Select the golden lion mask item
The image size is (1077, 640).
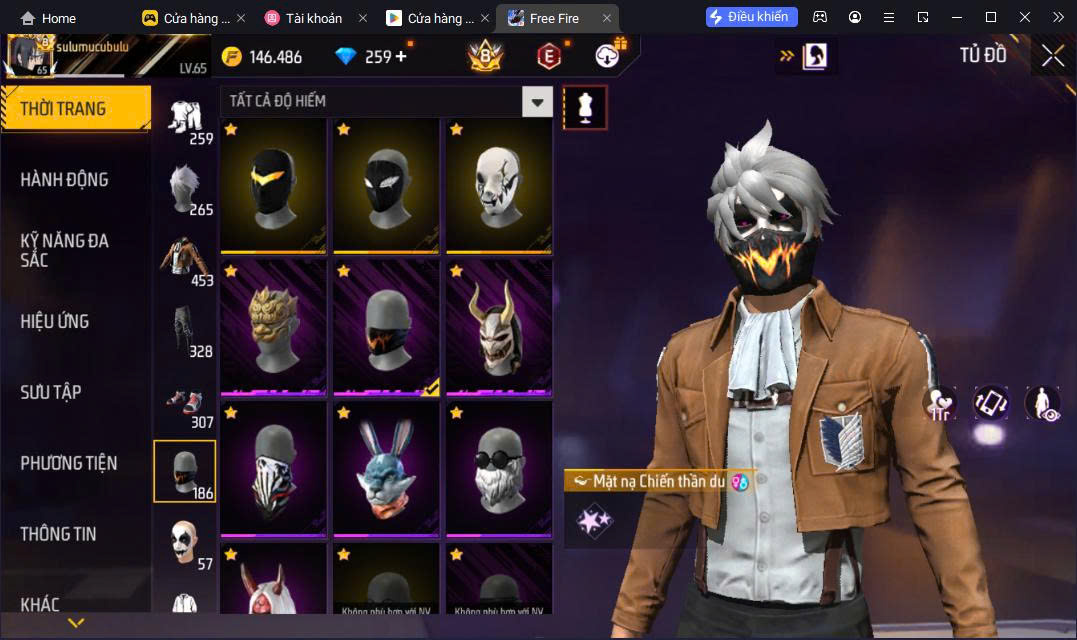273,326
